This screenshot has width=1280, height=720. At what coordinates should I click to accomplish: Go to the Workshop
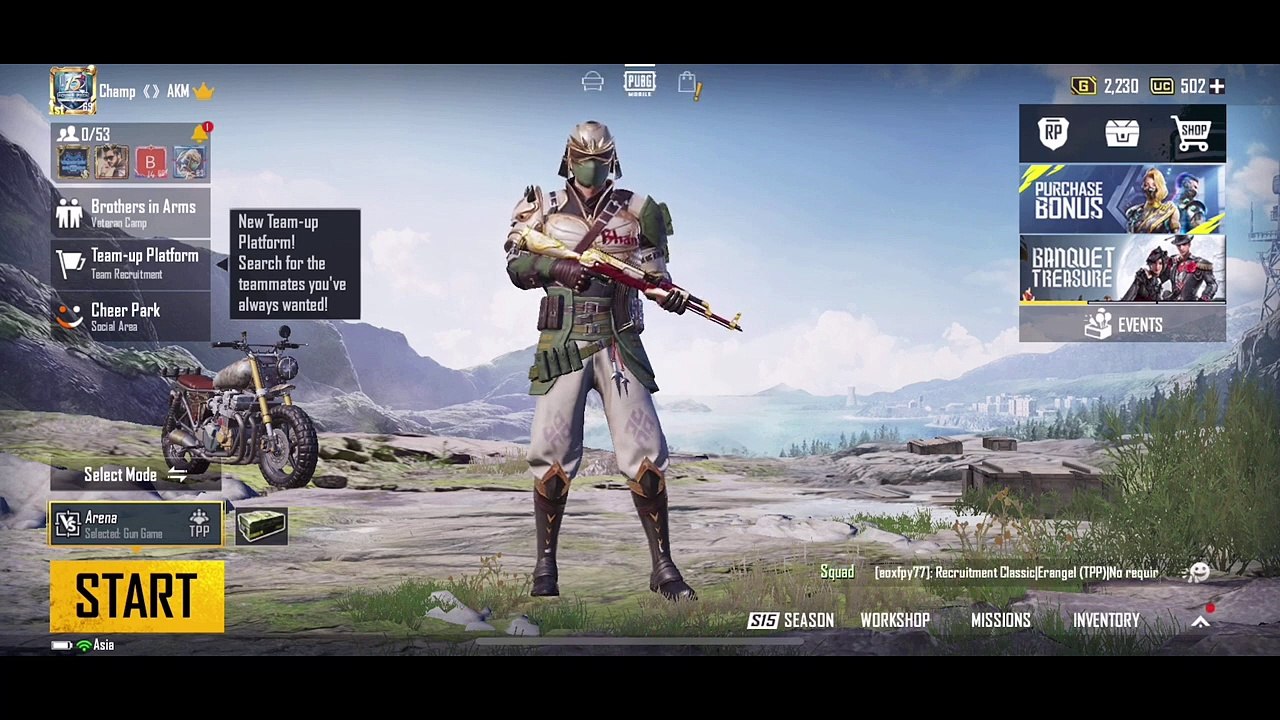(895, 621)
